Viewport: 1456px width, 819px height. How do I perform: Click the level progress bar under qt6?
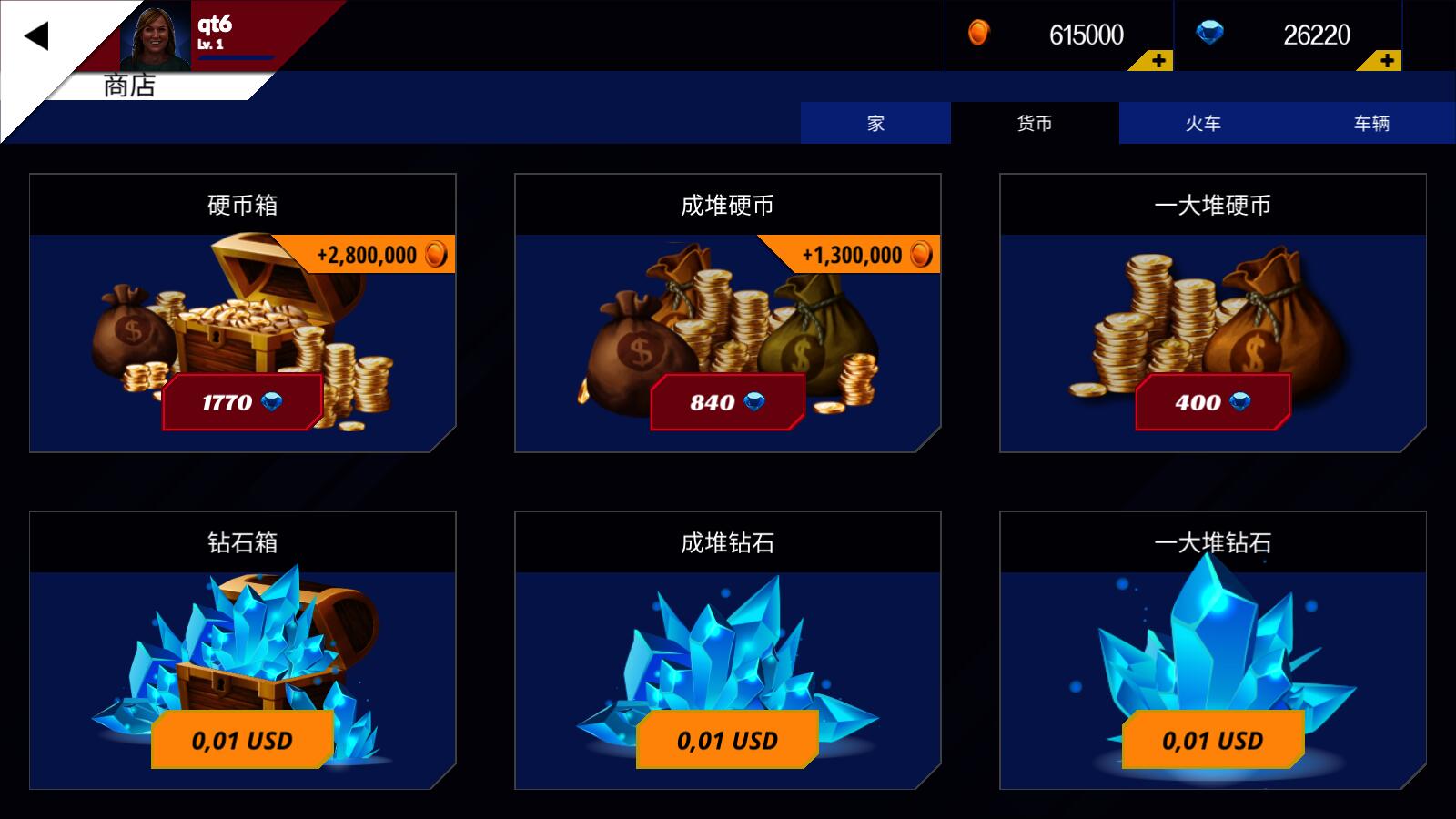[235, 56]
